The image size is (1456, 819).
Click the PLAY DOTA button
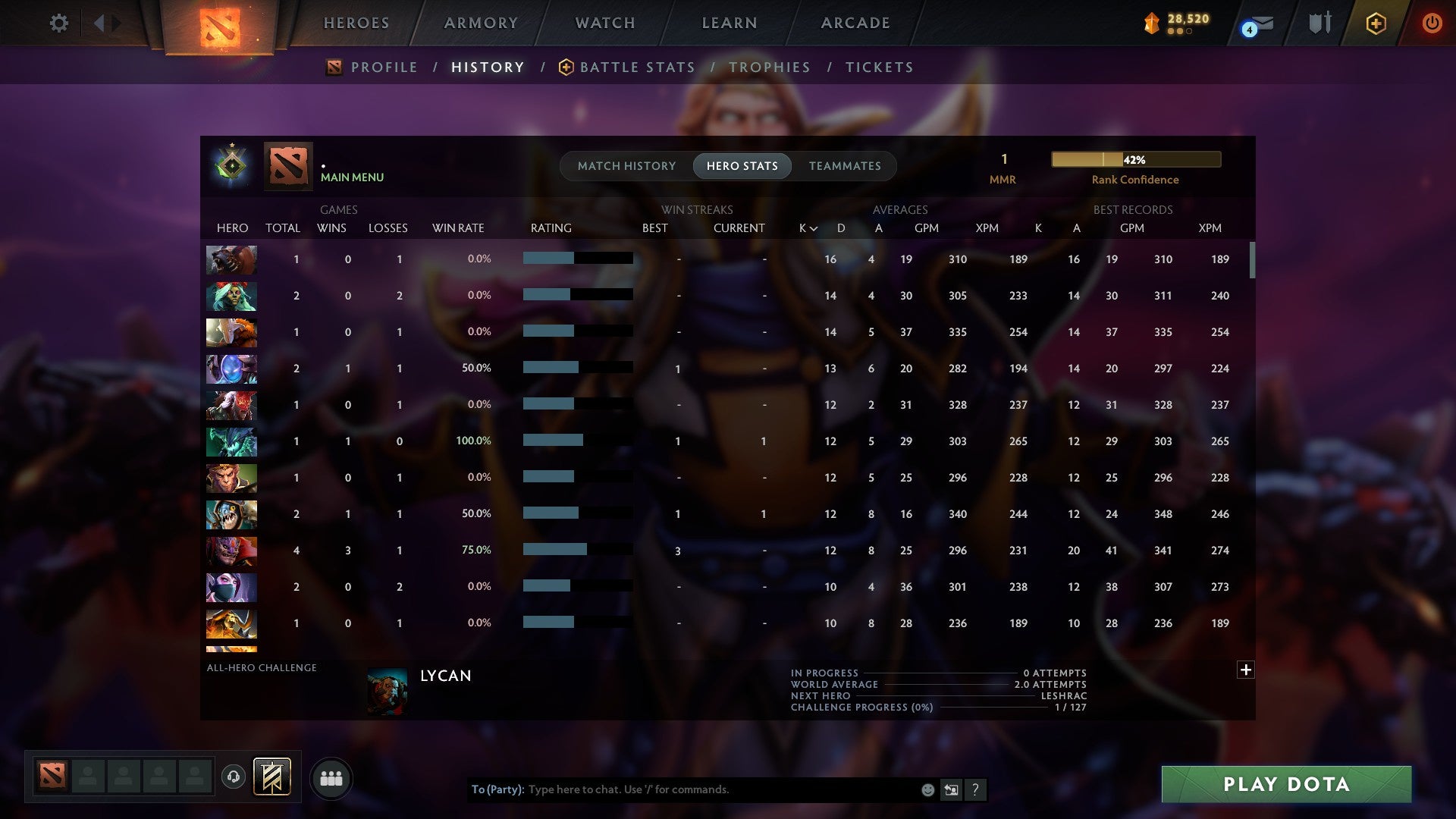point(1284,785)
